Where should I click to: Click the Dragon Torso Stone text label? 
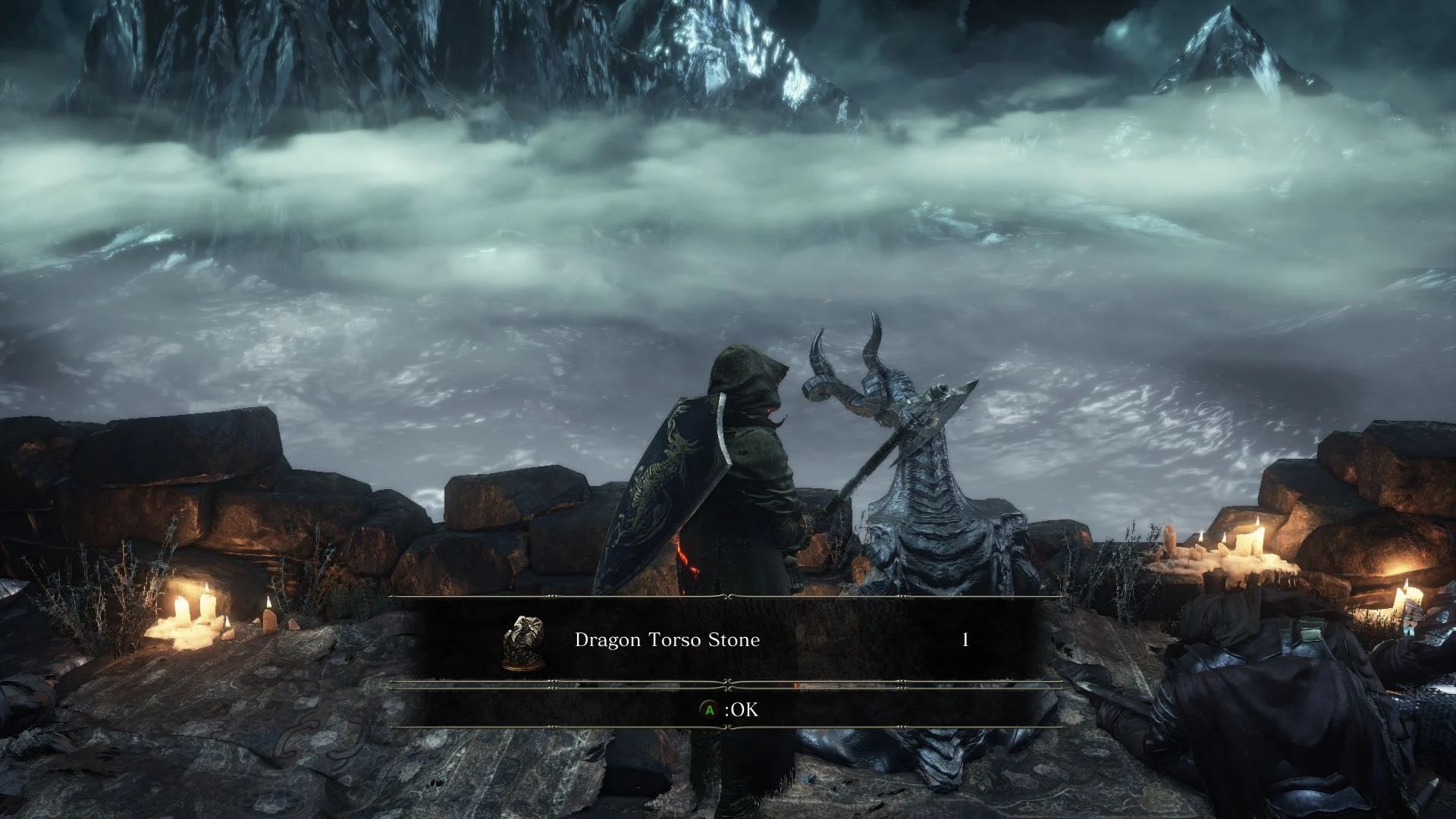coord(667,641)
